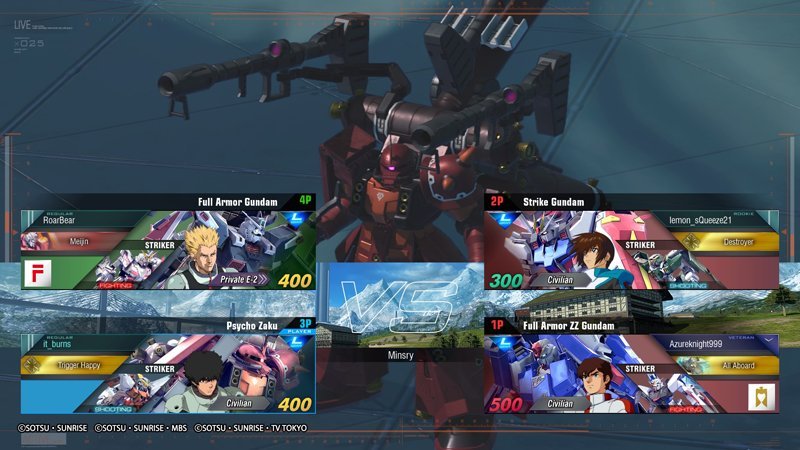Click the gold shield emblem icon
This screenshot has height=450, width=800.
pyautogui.click(x=762, y=397)
